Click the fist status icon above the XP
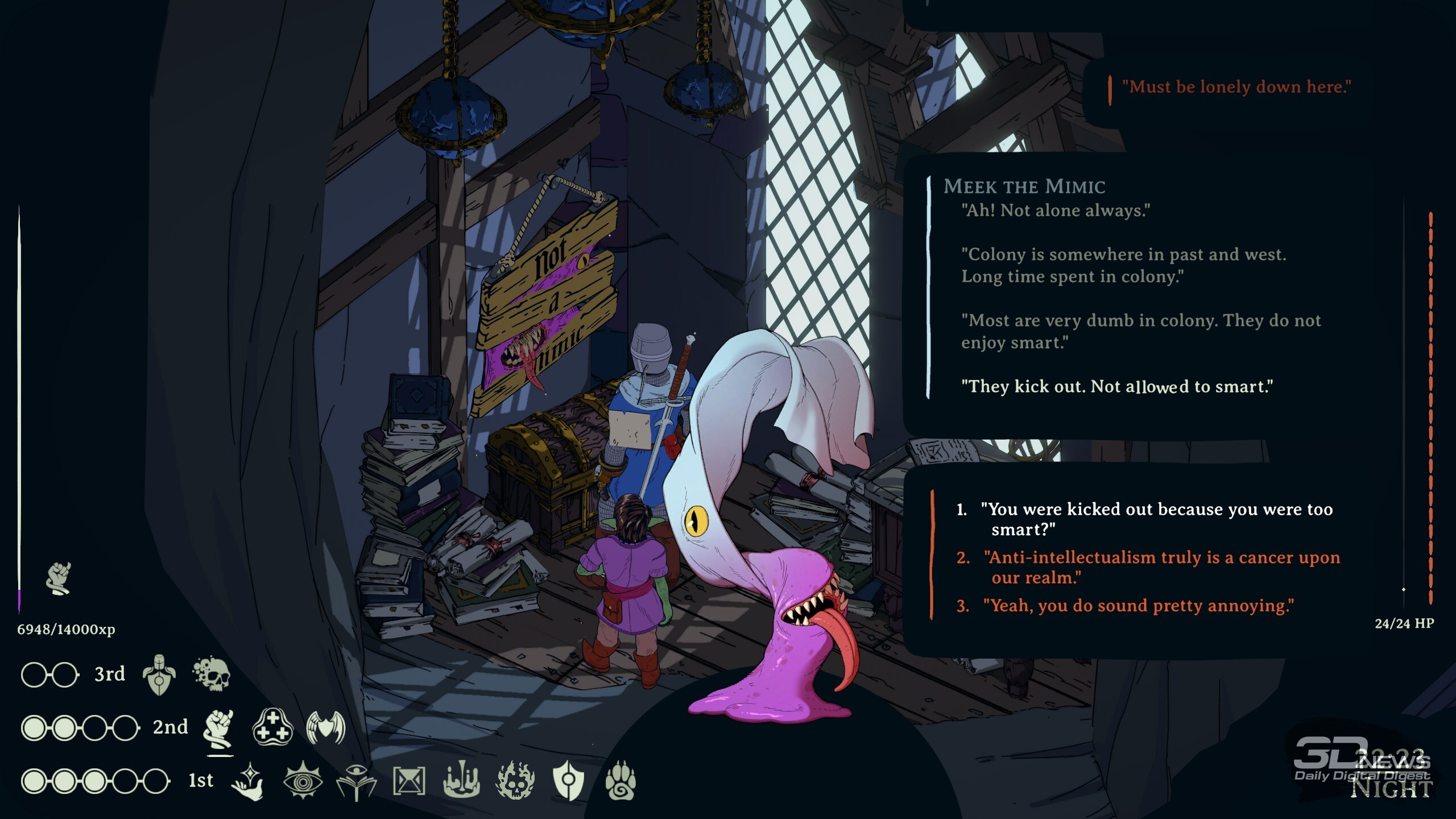This screenshot has height=819, width=1456. 59,578
